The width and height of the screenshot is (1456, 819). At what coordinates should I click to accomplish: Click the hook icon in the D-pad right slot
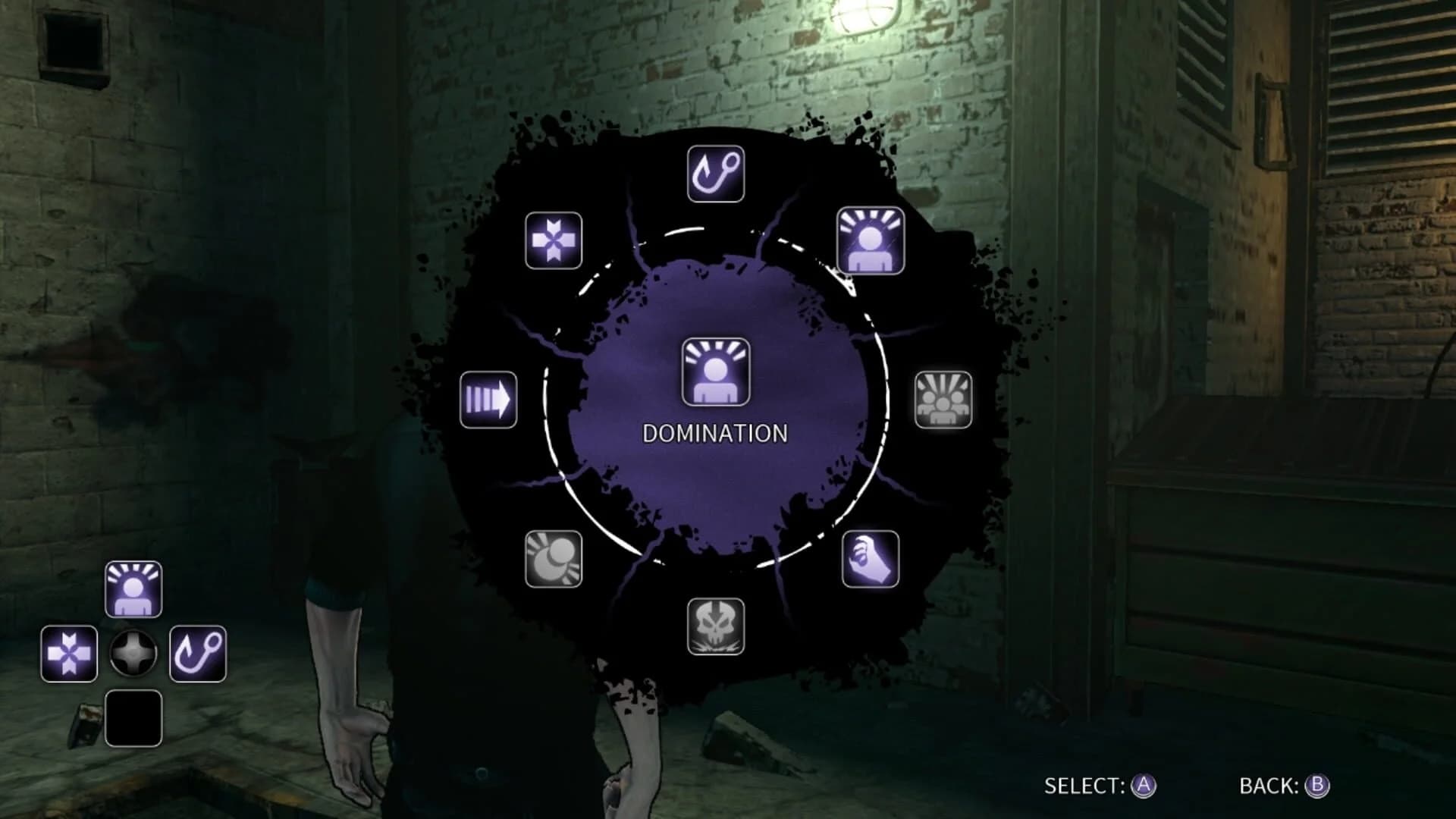click(199, 654)
